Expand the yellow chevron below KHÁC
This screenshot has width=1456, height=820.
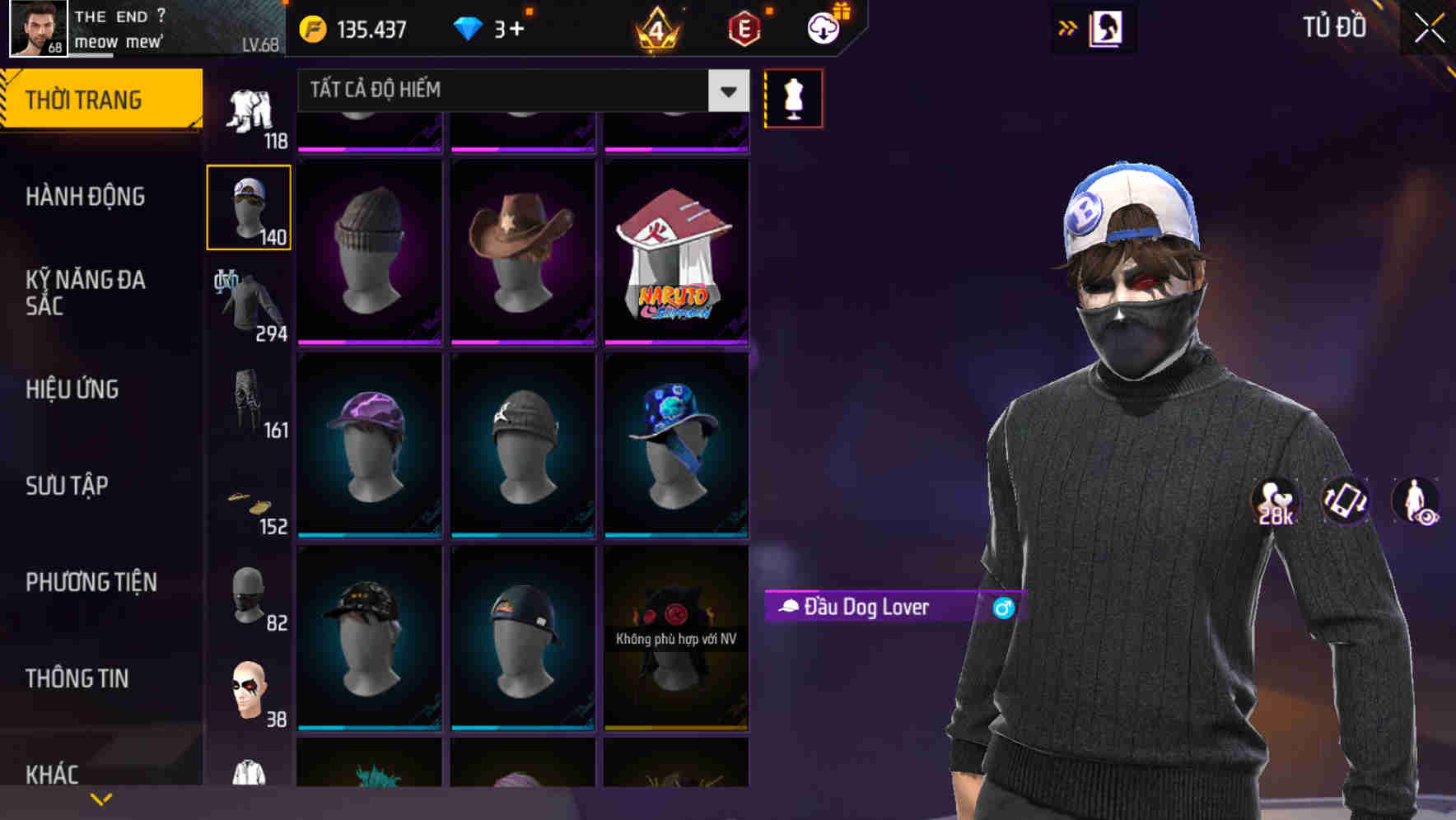[x=100, y=797]
